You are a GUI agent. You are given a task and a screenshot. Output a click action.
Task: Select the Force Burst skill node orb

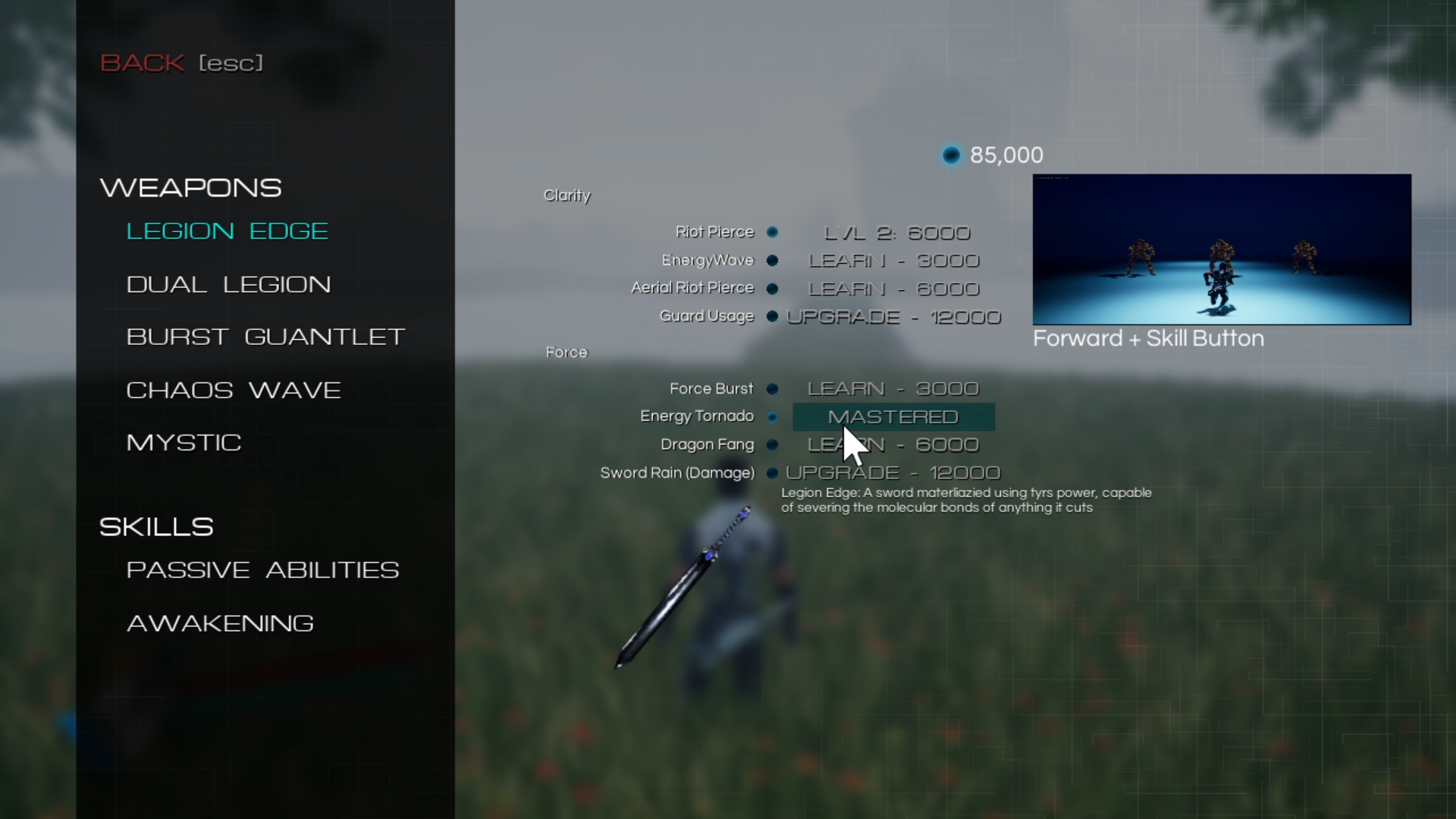tap(773, 389)
